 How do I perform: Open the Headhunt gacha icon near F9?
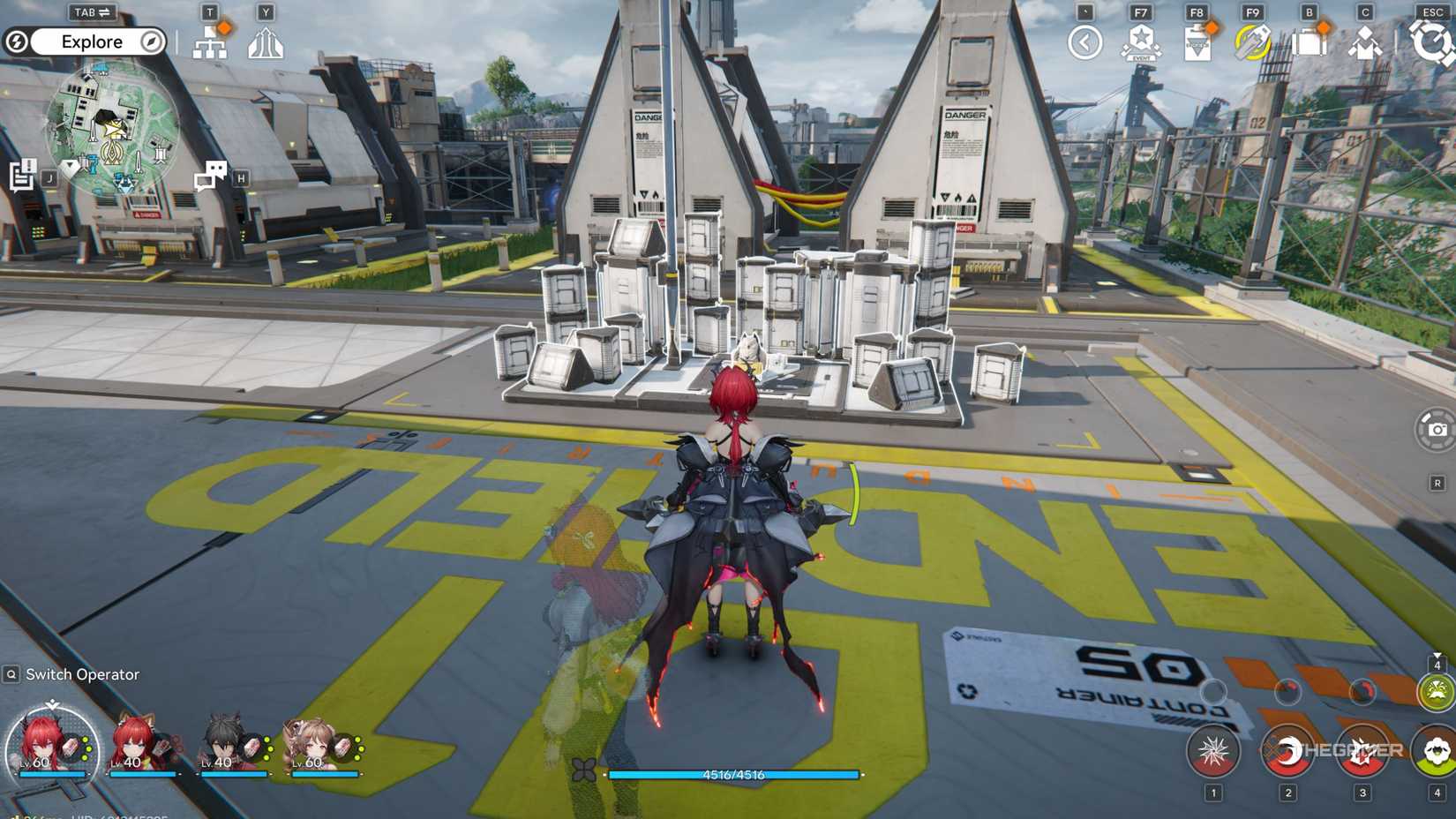coord(1253,41)
